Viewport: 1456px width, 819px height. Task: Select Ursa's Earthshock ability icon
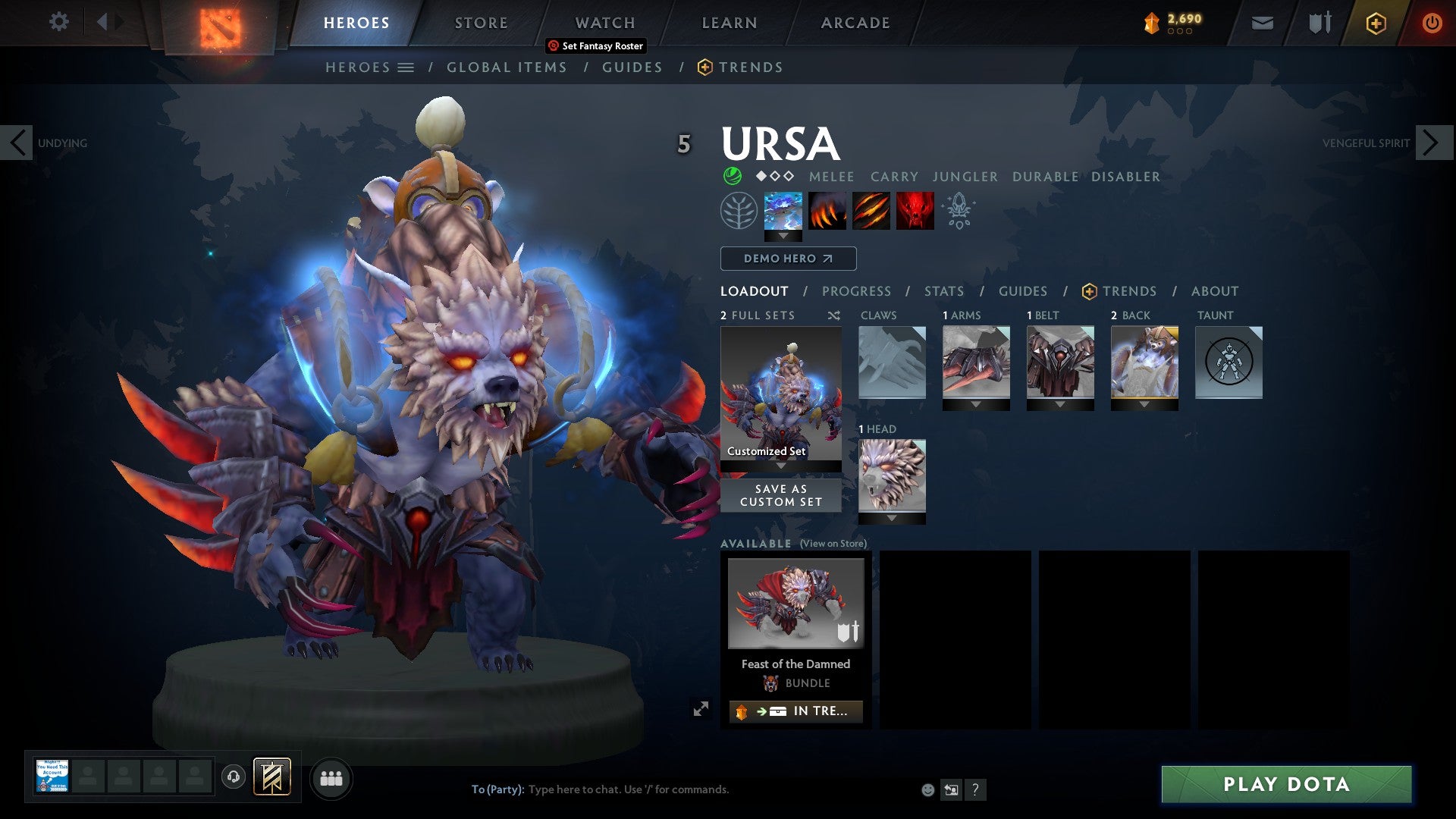(783, 212)
